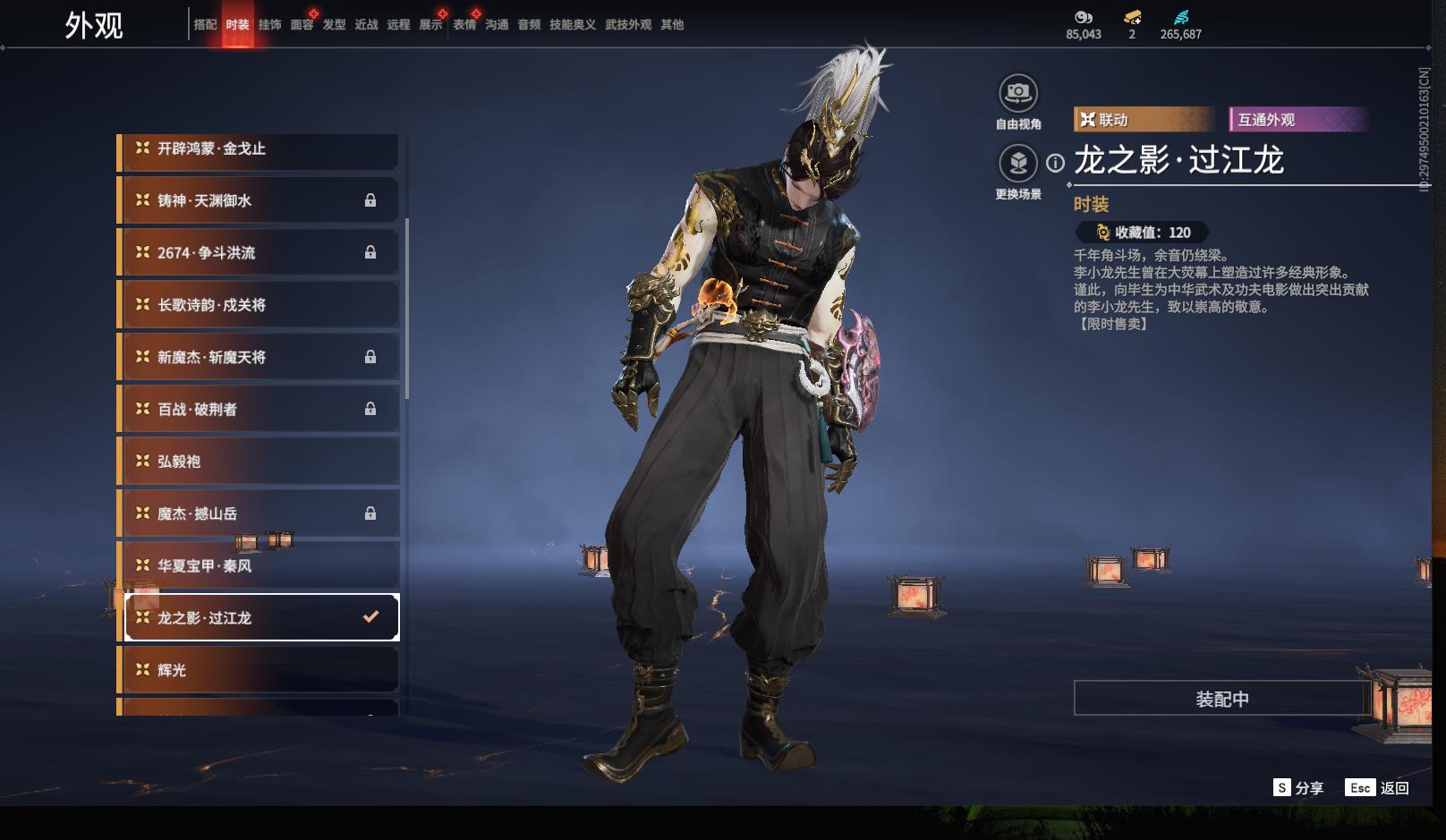Switch to the 表情 emotes tab

(x=464, y=25)
